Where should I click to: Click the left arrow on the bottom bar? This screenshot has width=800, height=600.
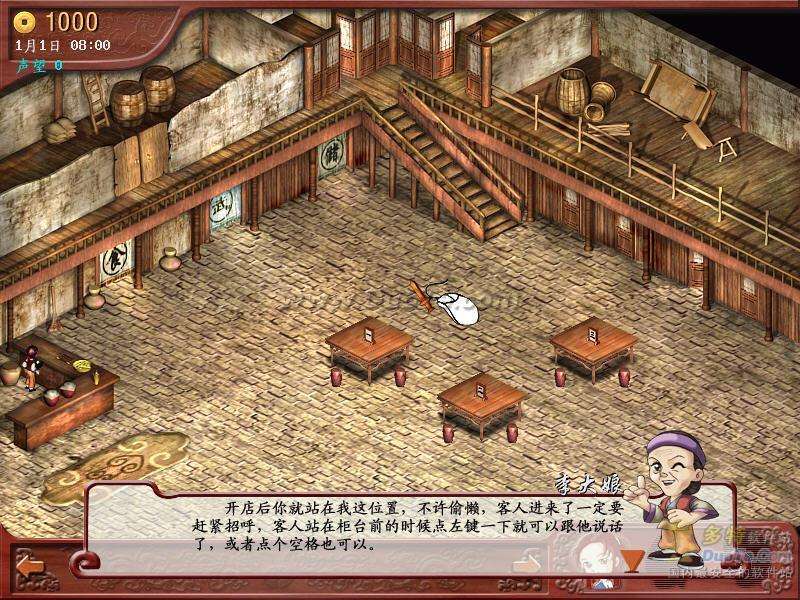tap(30, 565)
